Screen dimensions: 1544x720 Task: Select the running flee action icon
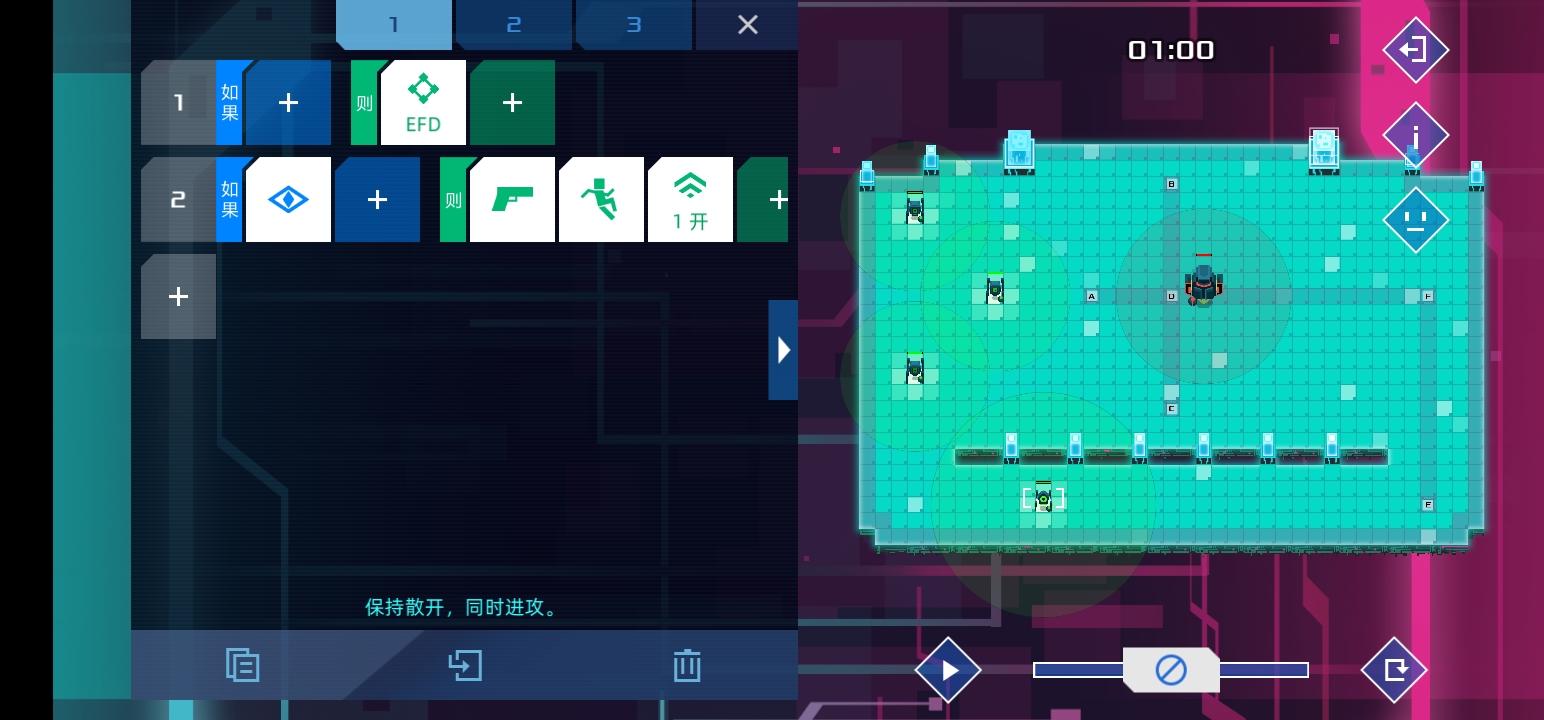point(601,199)
